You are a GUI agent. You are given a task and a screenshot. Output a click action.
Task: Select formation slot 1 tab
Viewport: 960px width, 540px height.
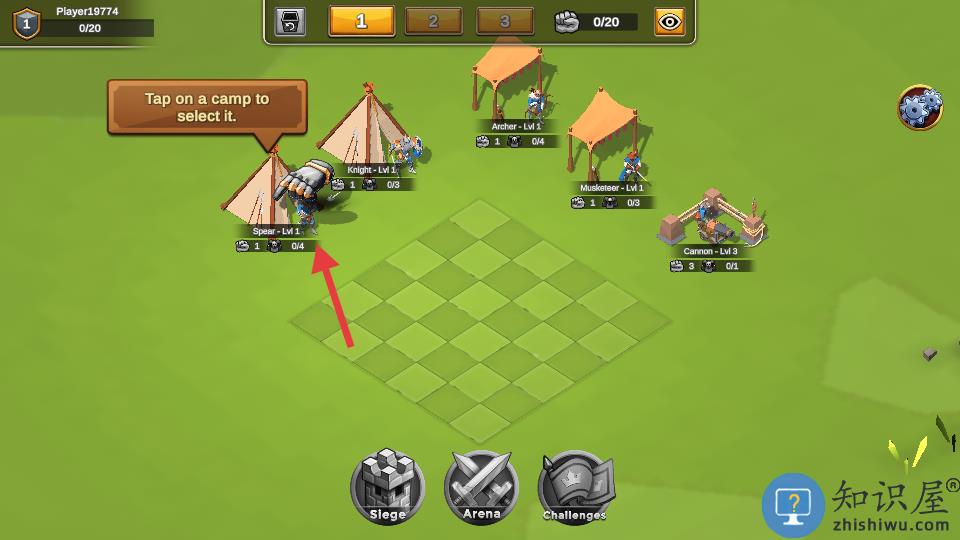pyautogui.click(x=361, y=21)
